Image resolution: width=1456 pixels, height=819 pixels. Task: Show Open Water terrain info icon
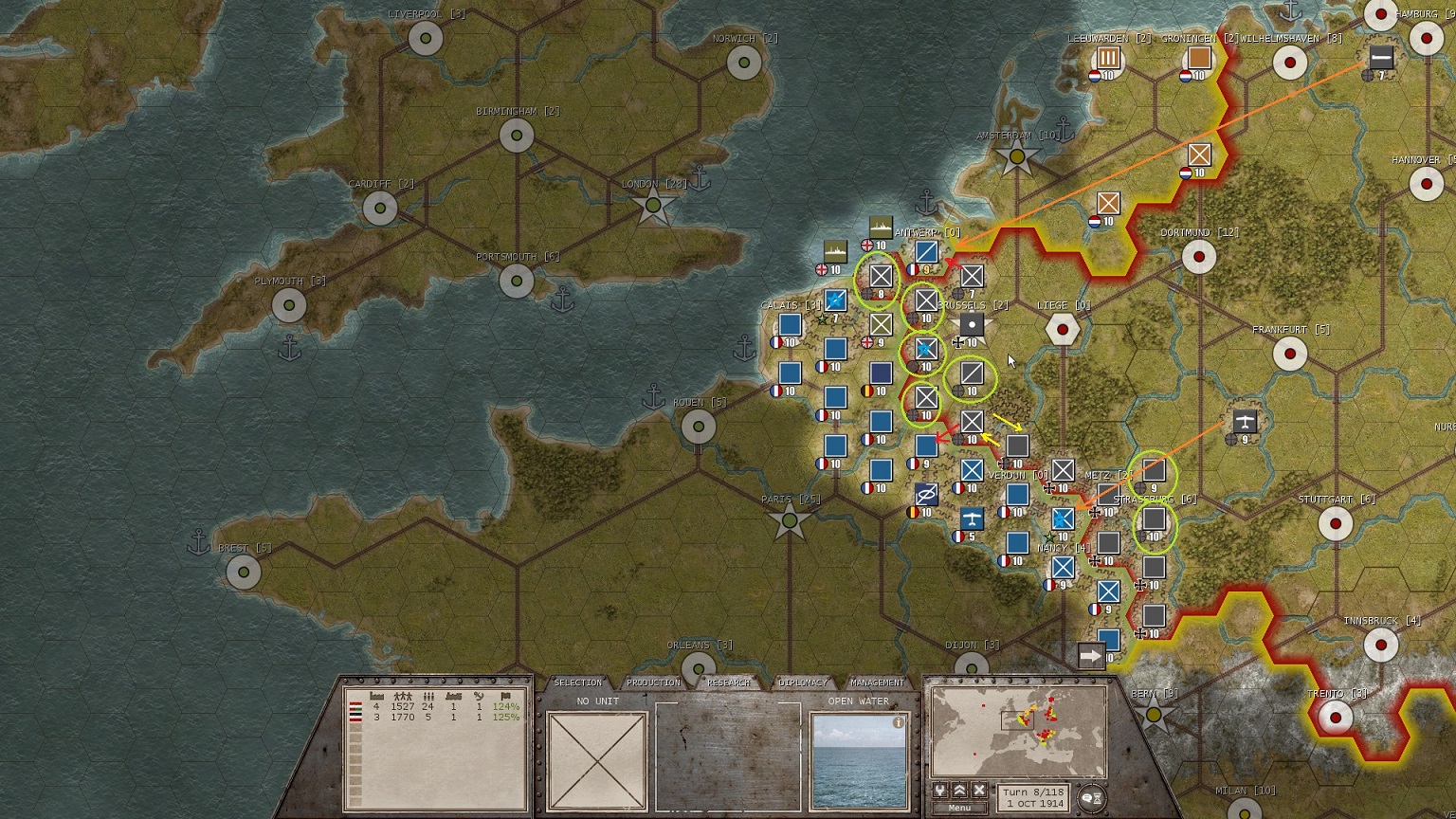tap(899, 722)
